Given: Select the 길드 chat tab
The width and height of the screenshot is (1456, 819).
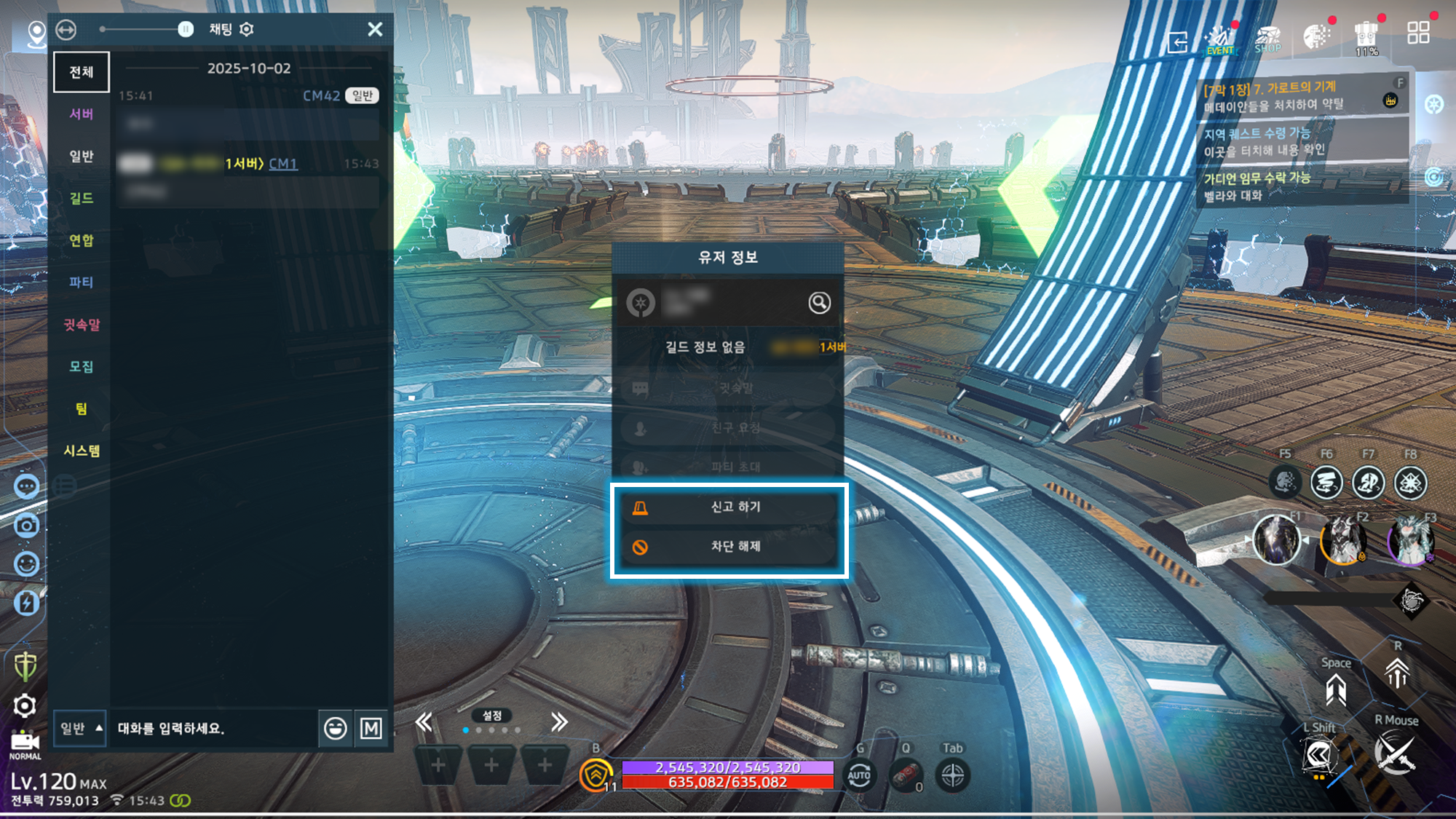Looking at the screenshot, I should pyautogui.click(x=82, y=198).
